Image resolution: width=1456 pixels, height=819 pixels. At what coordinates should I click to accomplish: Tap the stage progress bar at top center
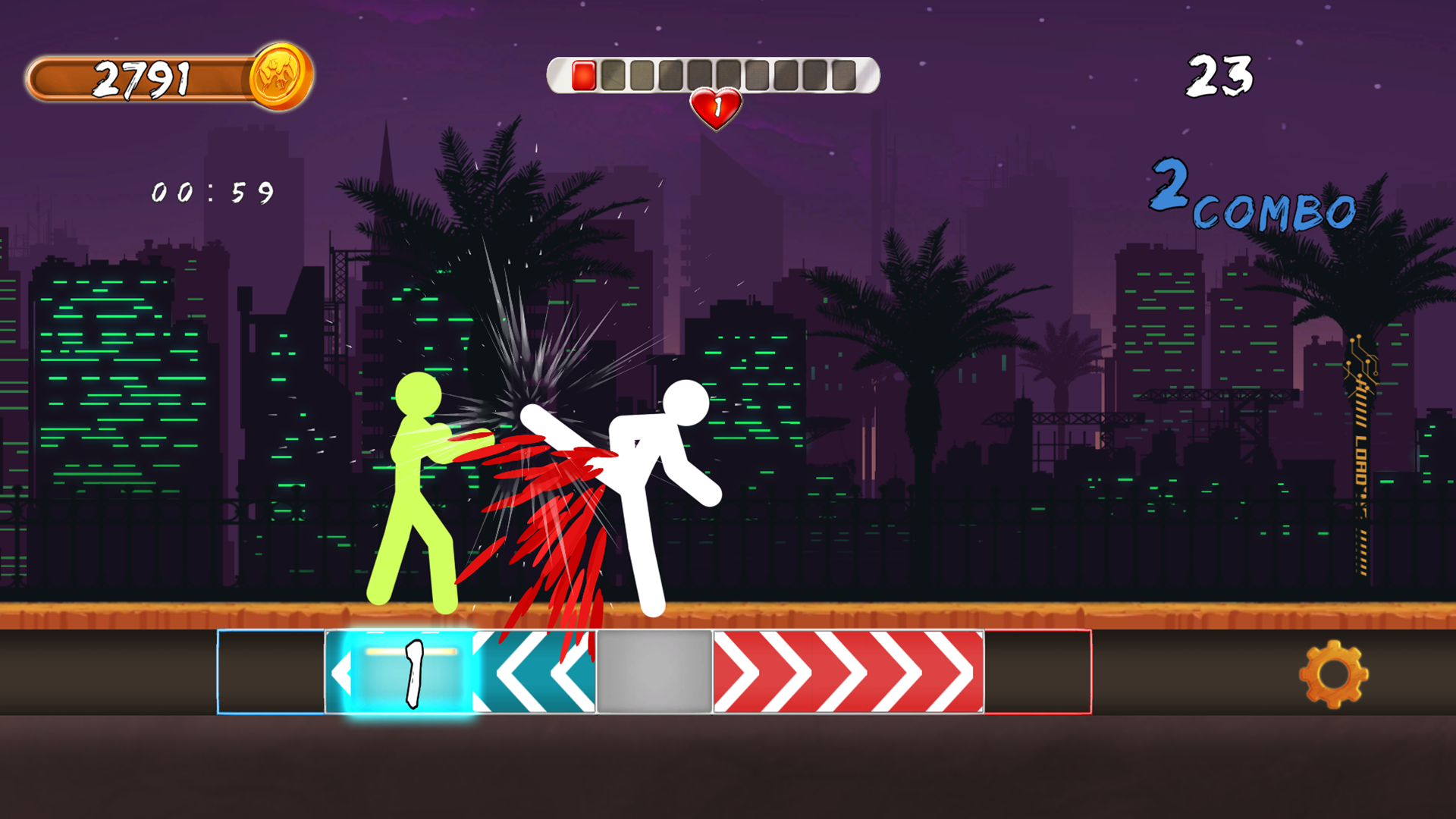[x=713, y=74]
